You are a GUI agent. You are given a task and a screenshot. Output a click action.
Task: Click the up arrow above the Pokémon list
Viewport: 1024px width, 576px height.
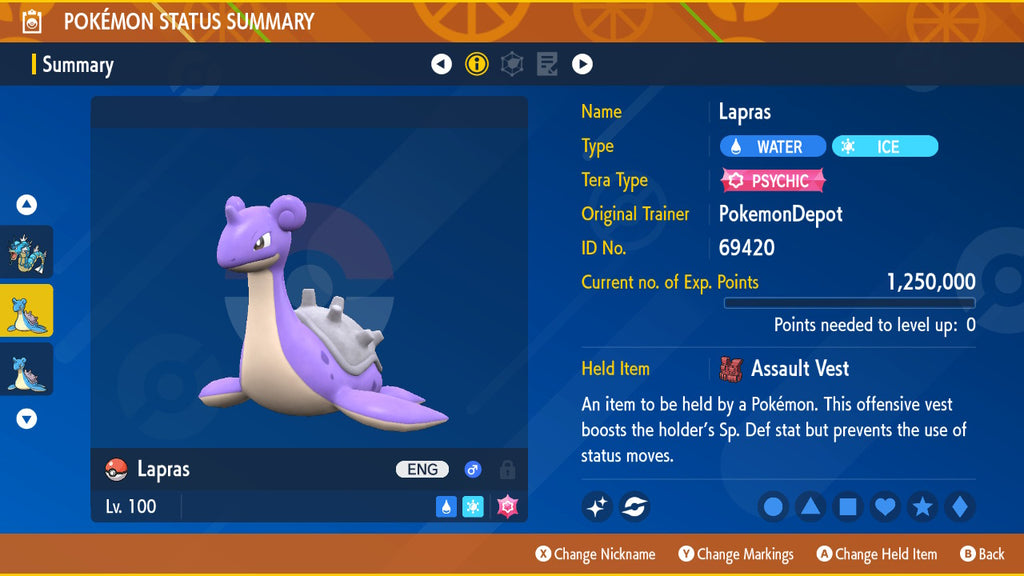click(27, 205)
